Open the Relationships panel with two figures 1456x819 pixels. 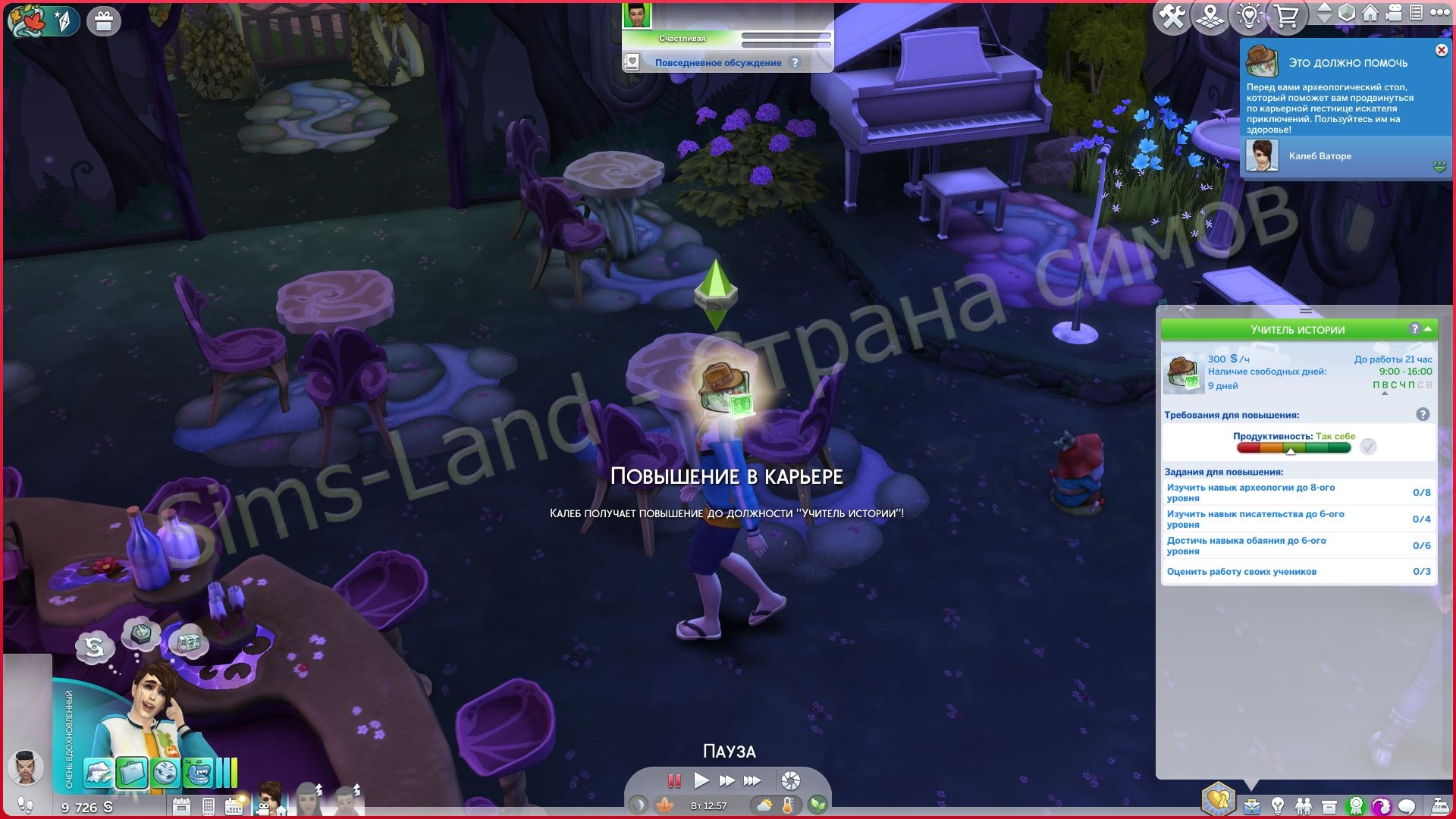click(1303, 805)
